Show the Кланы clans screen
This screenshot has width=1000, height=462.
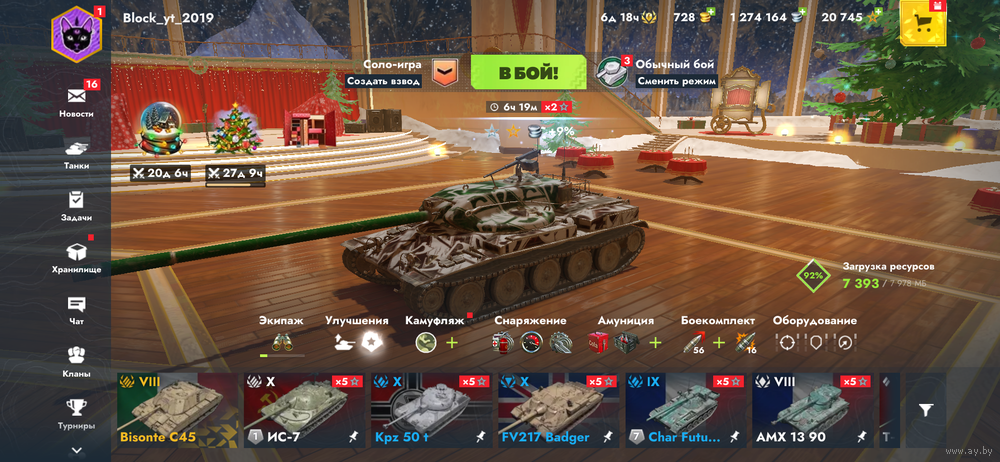(x=77, y=361)
